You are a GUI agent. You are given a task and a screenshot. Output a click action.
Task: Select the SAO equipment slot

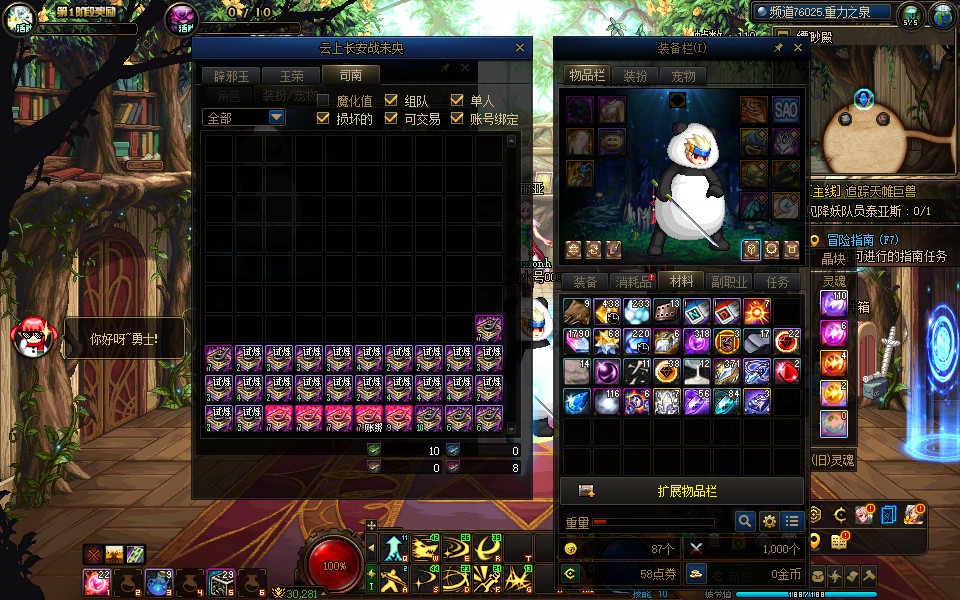pyautogui.click(x=785, y=110)
